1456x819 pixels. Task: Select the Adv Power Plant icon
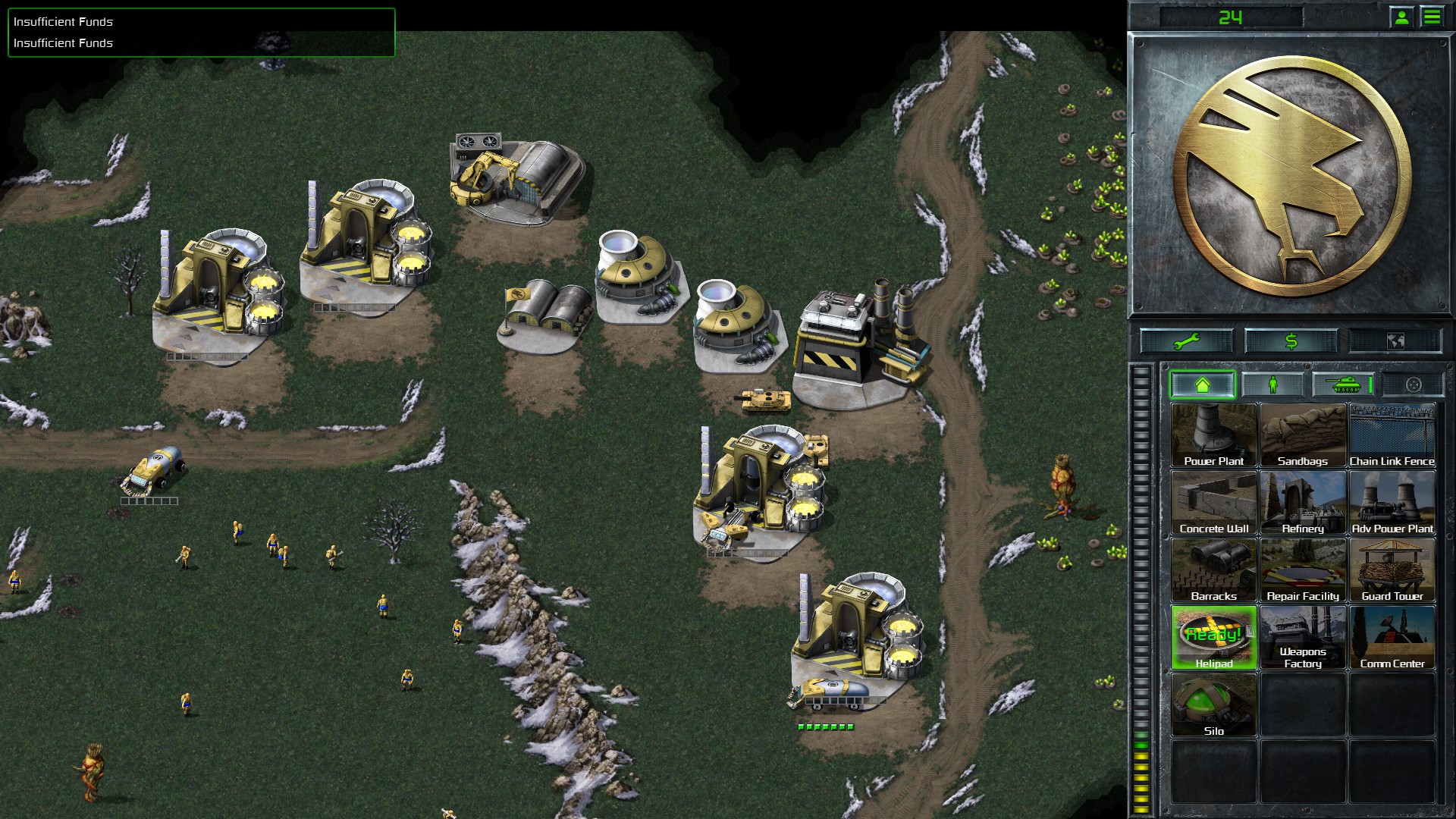point(1392,500)
